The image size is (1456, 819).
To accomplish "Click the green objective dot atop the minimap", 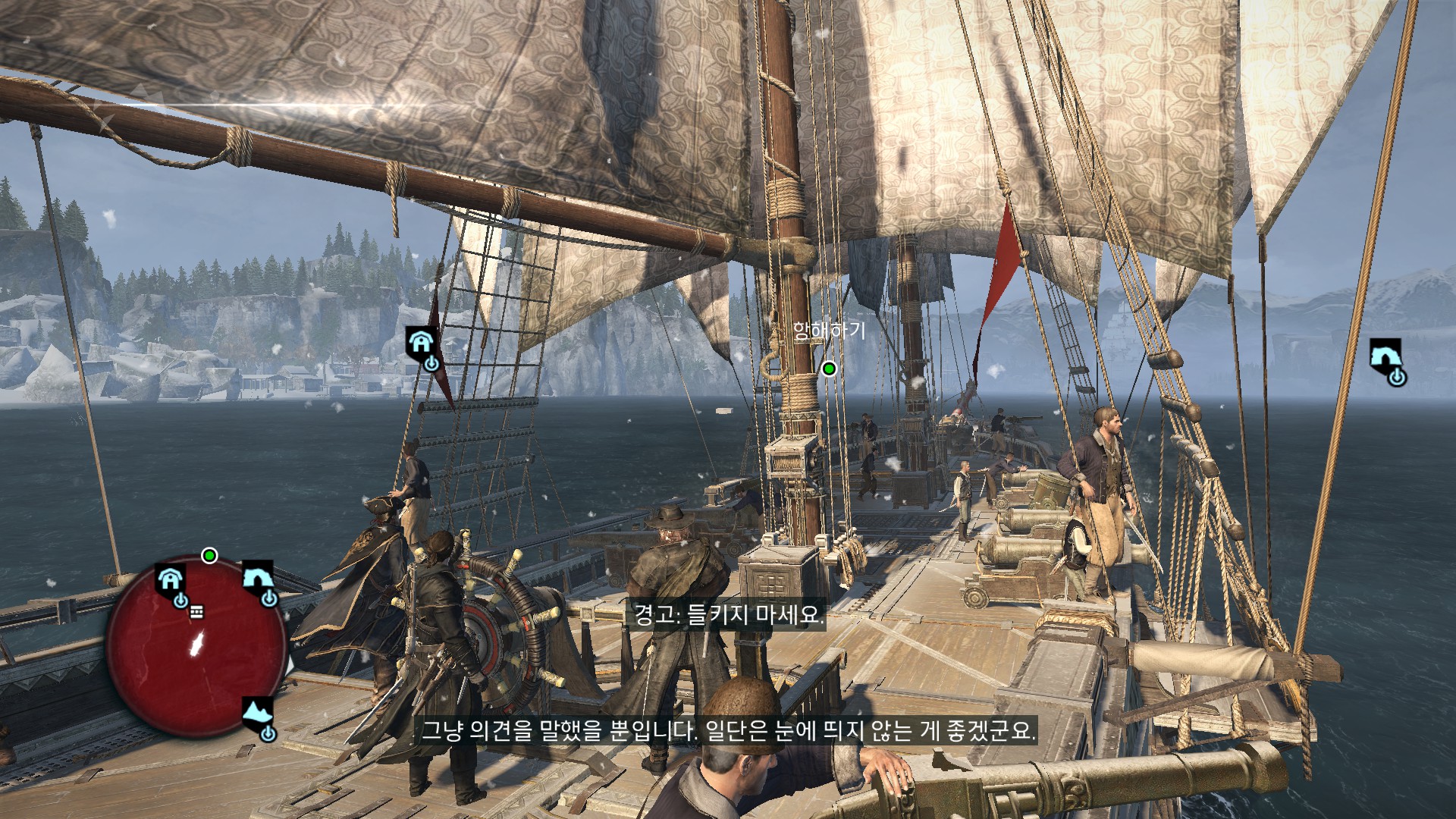I will pyautogui.click(x=210, y=556).
